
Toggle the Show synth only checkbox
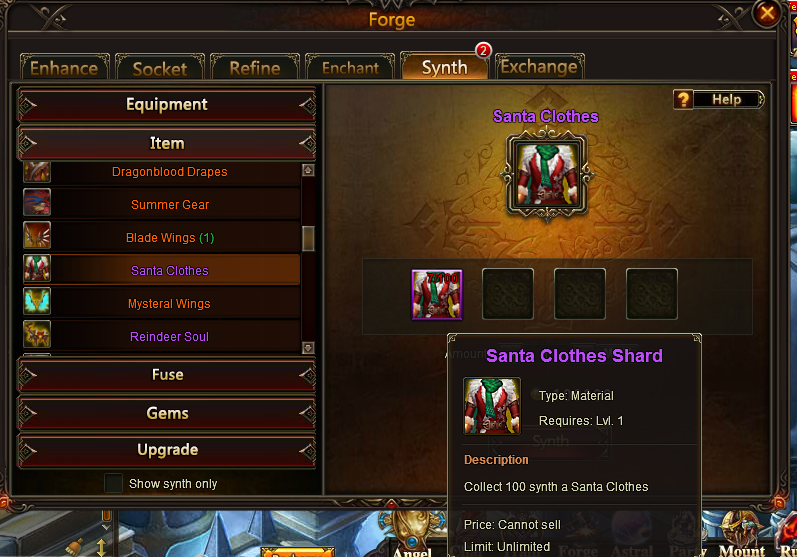click(x=115, y=483)
